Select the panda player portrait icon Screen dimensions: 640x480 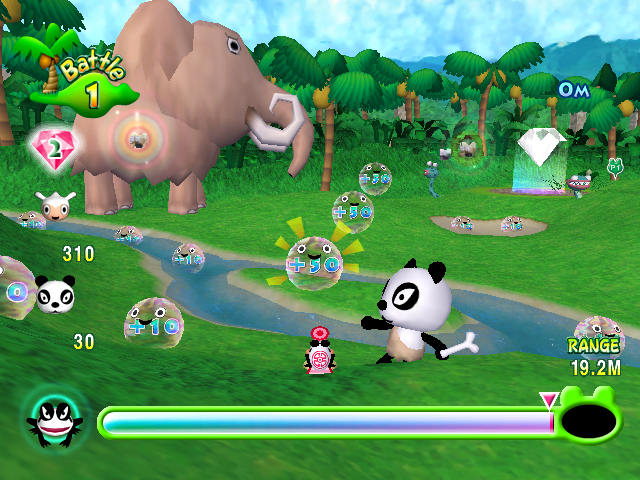(55, 295)
